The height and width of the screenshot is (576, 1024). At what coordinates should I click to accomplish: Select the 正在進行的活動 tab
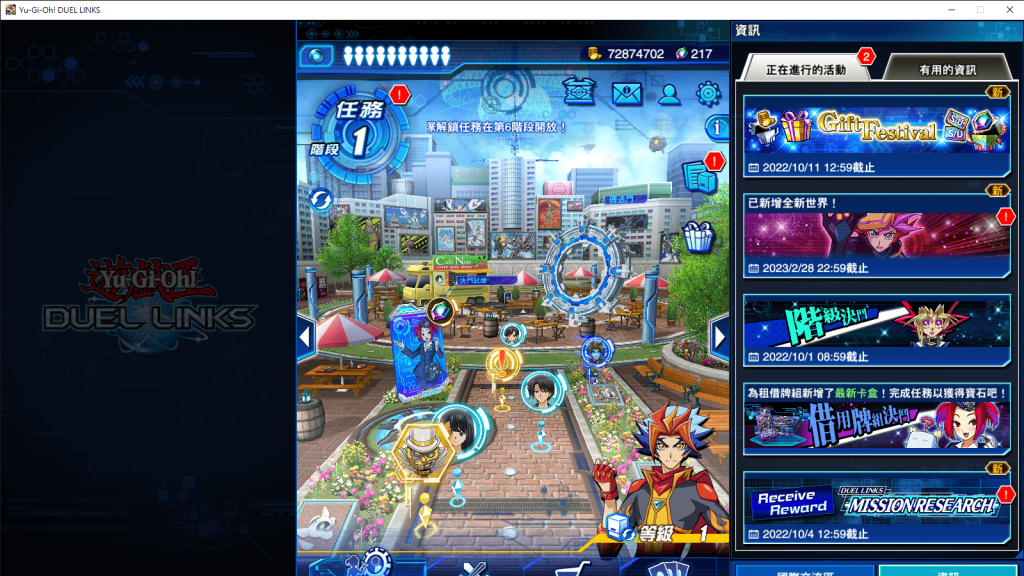805,70
